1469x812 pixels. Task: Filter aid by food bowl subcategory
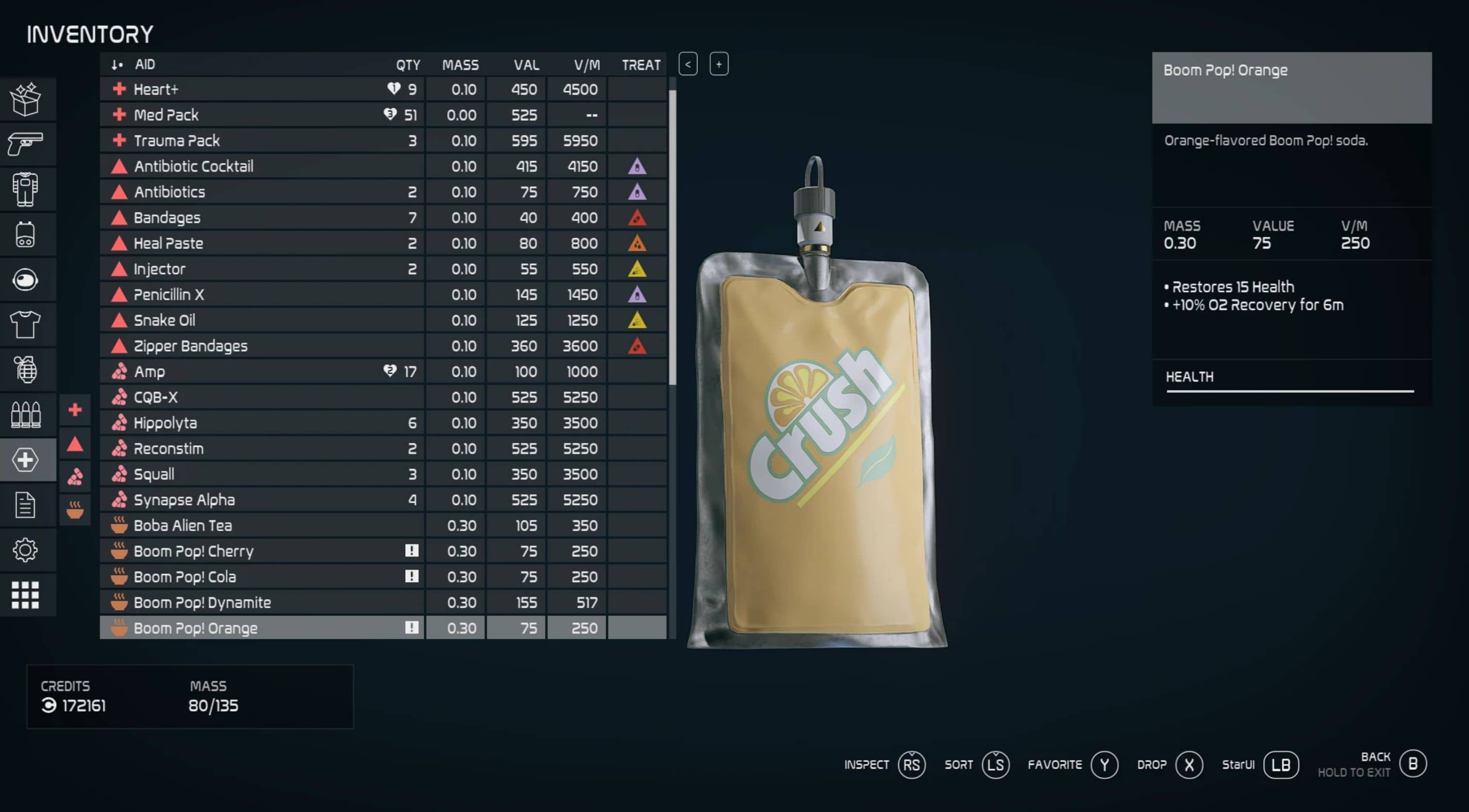click(75, 509)
